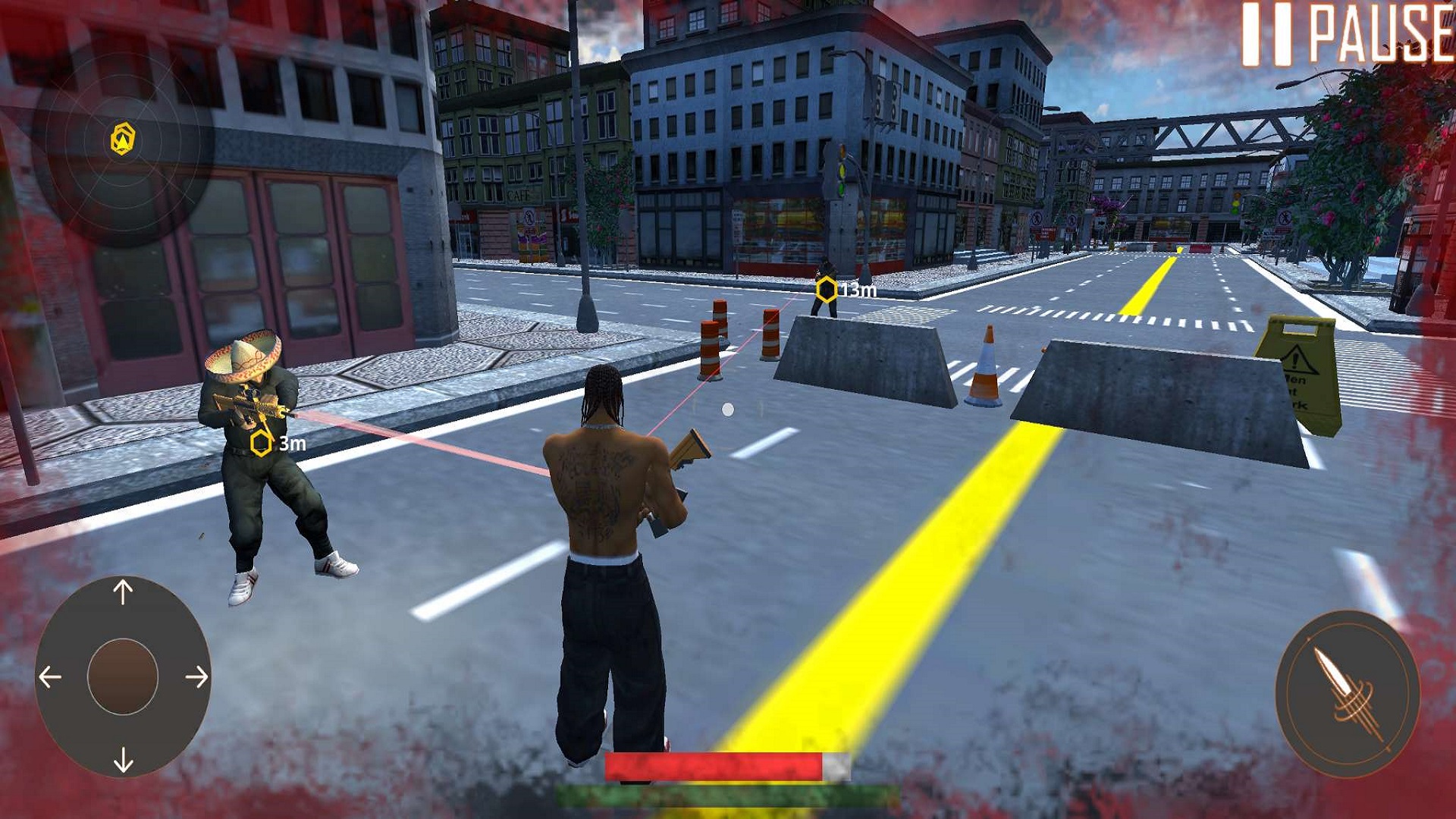The image size is (1456, 819).
Task: Tap the 3m enemy hexagon marker
Action: [x=261, y=444]
